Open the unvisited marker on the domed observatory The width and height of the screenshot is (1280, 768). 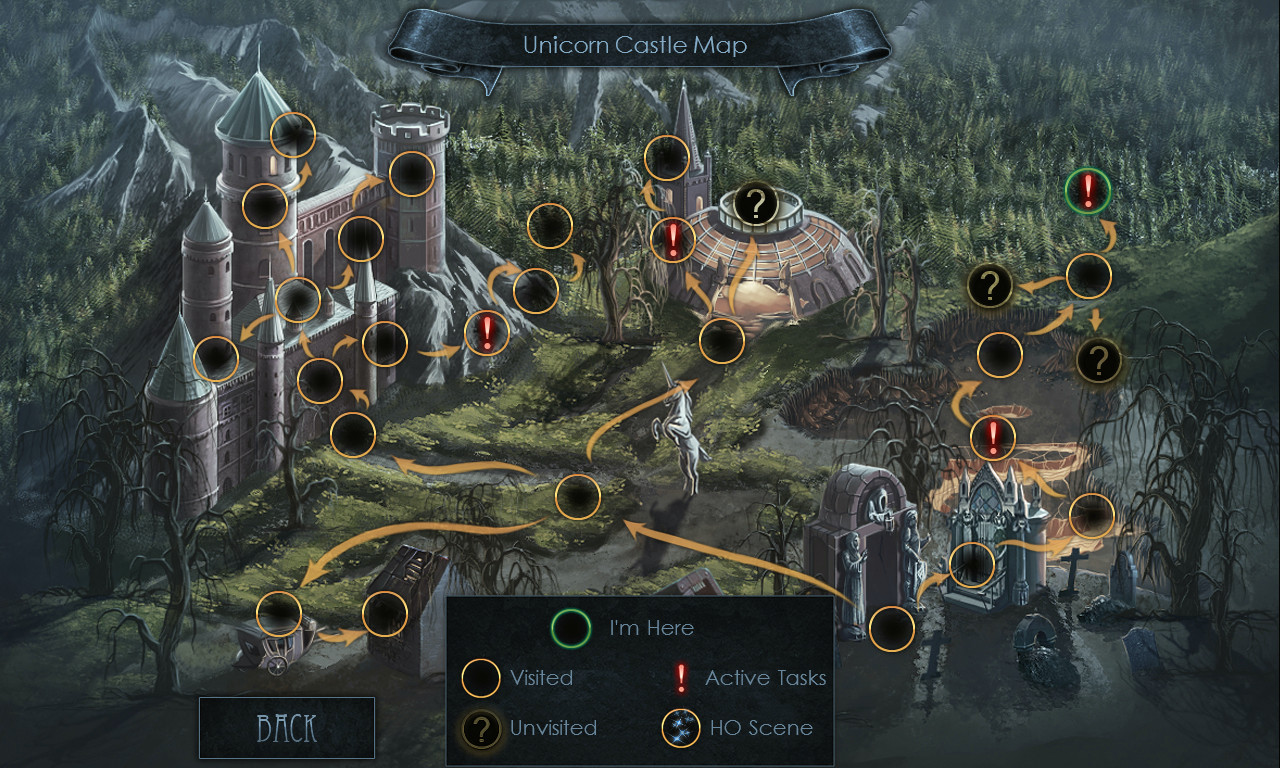757,205
